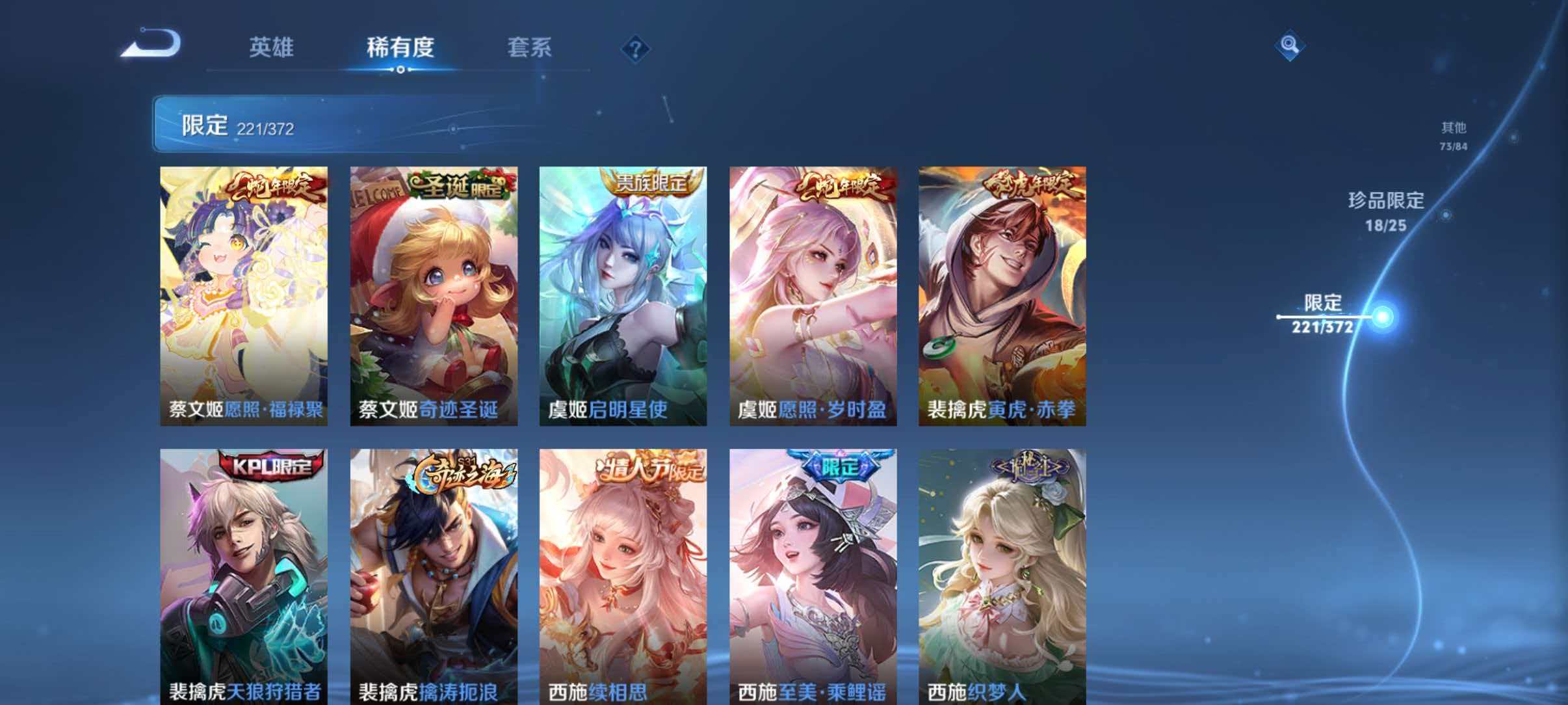Click the help question mark icon
The image size is (1568, 705).
point(636,49)
